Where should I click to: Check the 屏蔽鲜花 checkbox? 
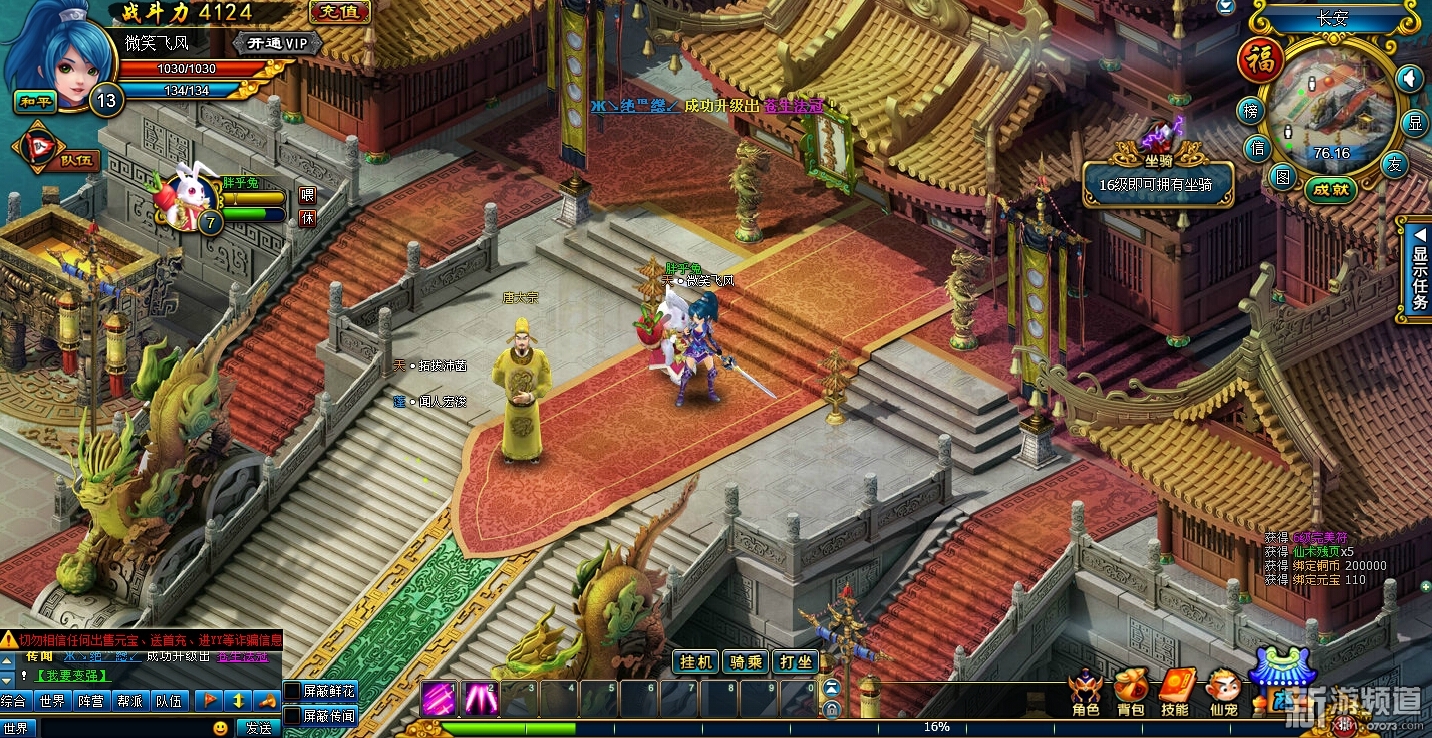[293, 691]
